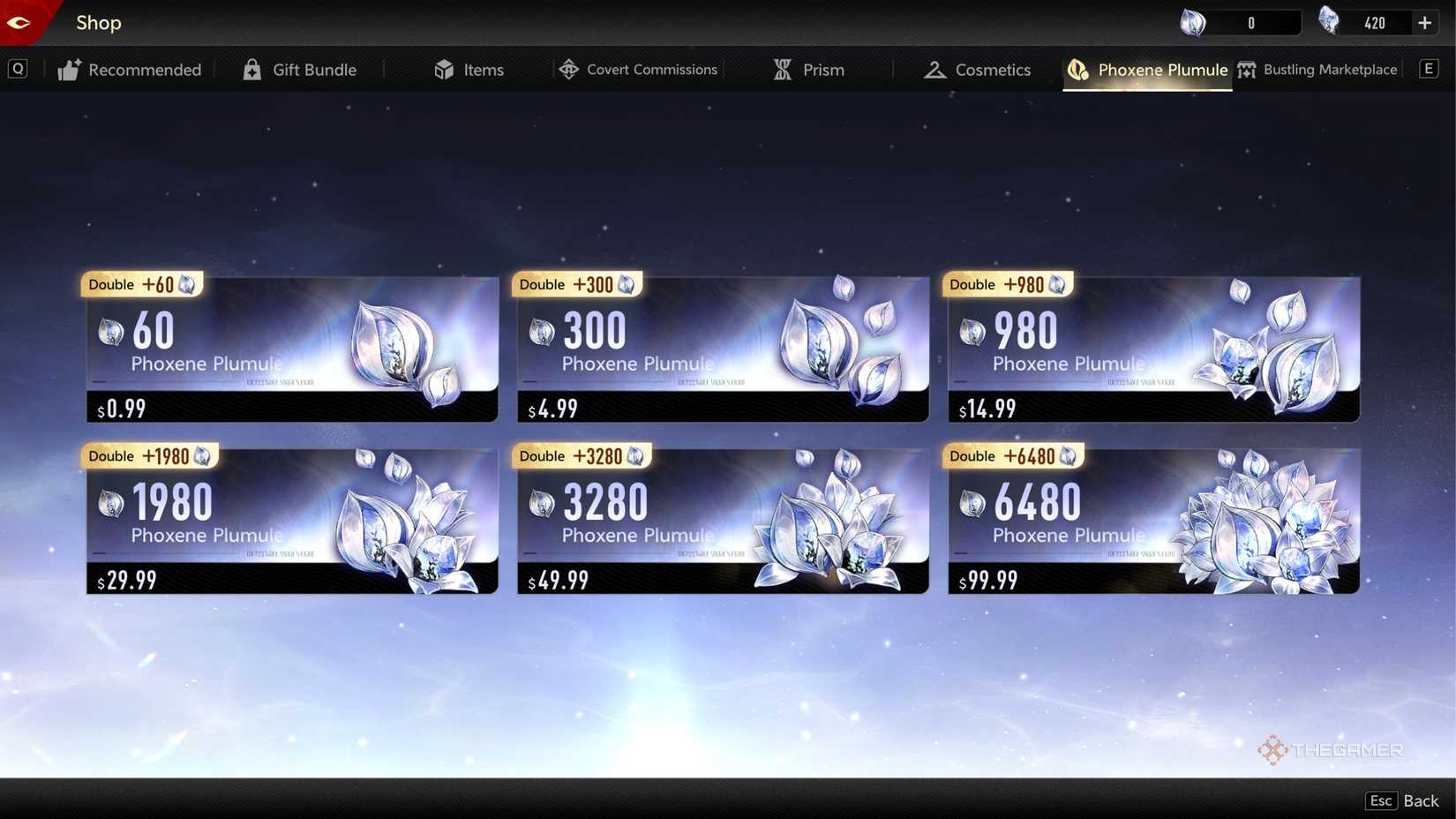
Task: Click the plus button to add more currency
Action: tap(1424, 22)
